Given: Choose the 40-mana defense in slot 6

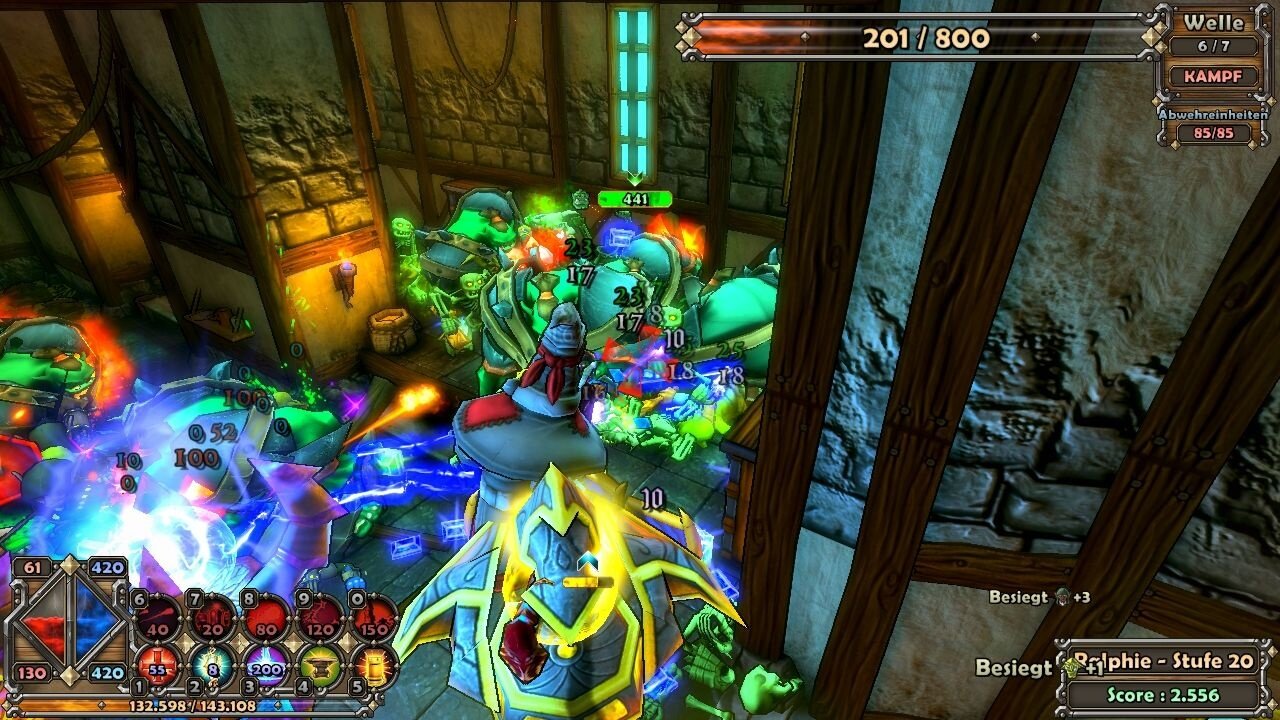Looking at the screenshot, I should (158, 618).
